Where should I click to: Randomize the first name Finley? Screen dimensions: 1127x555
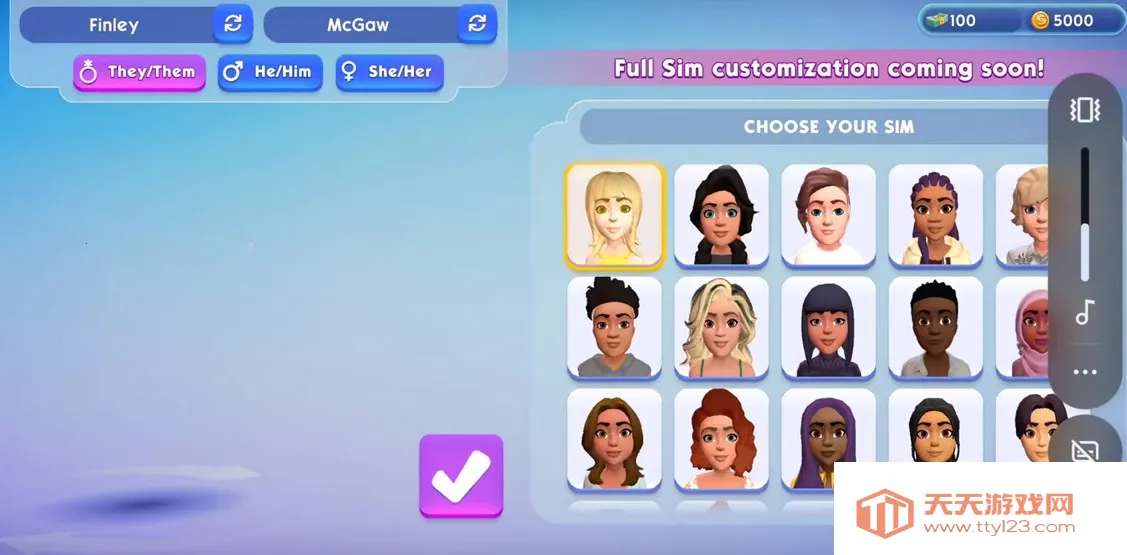[x=232, y=24]
